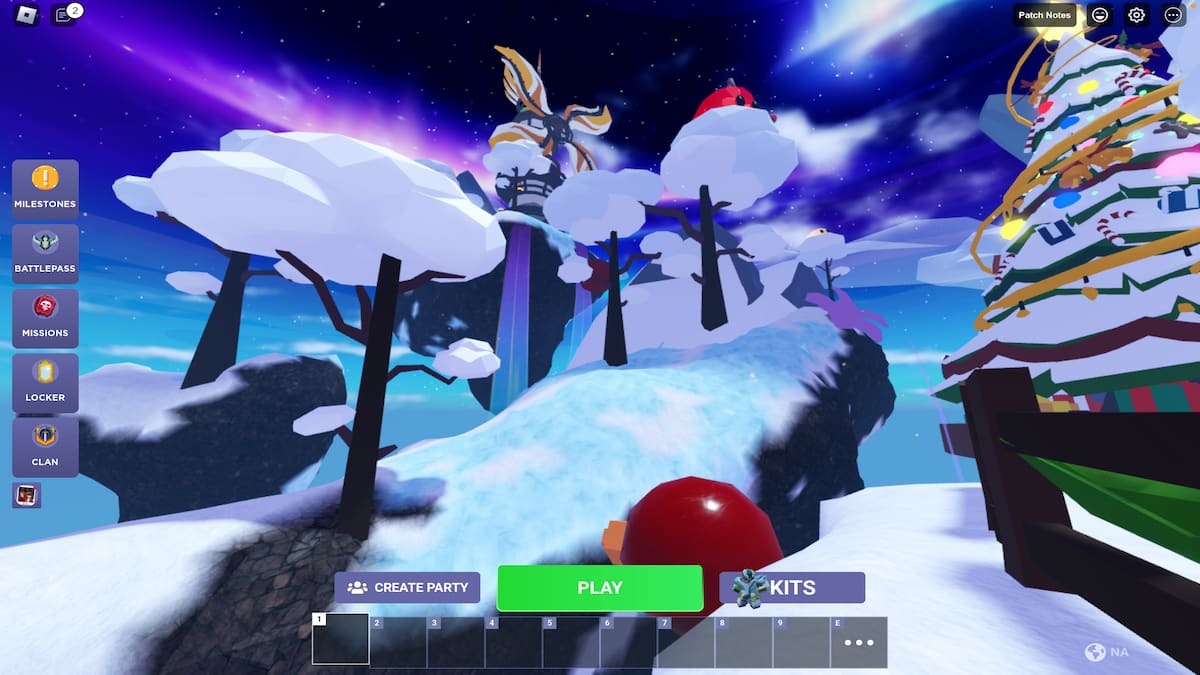This screenshot has height=675, width=1200.
Task: Open the Missions list
Action: 45,318
